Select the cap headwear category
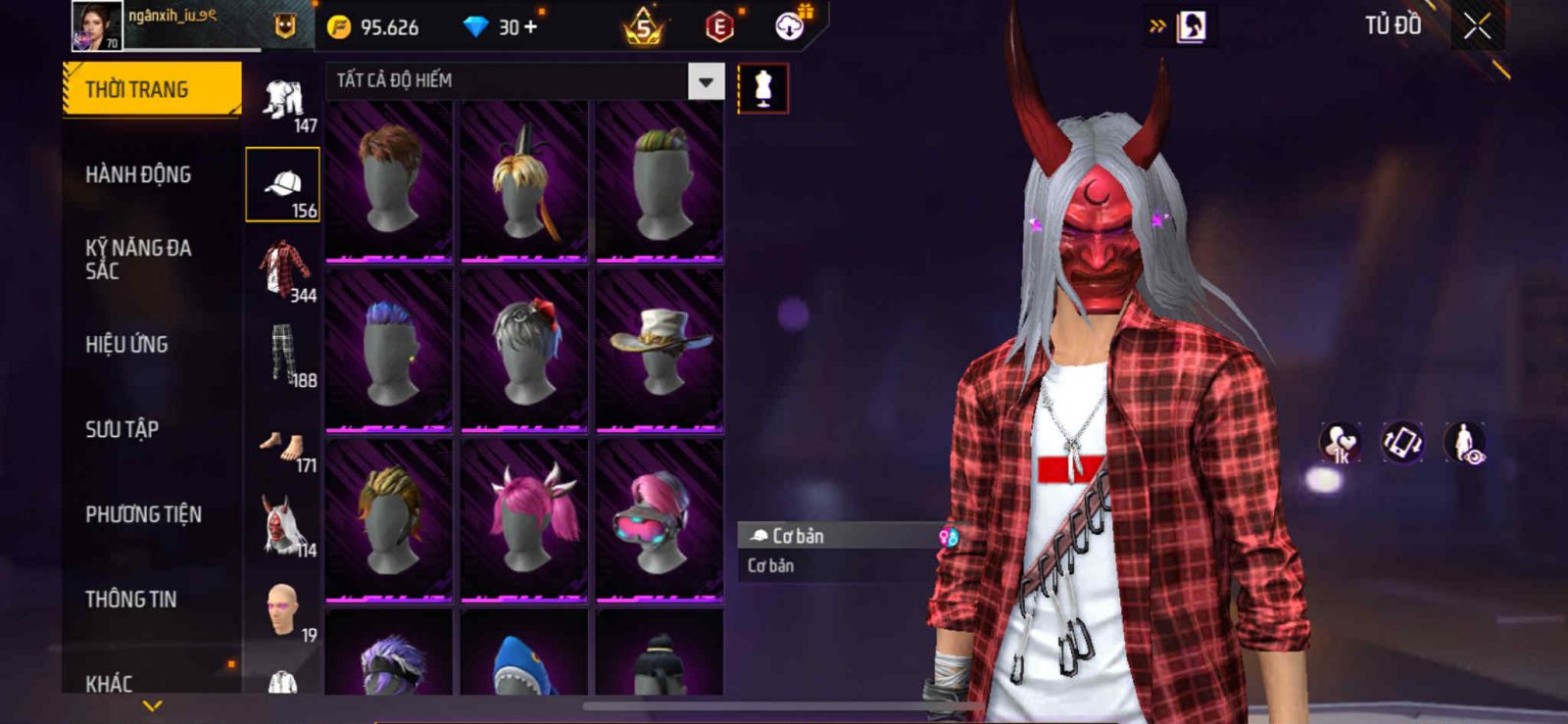Image resolution: width=1568 pixels, height=724 pixels. click(x=282, y=185)
